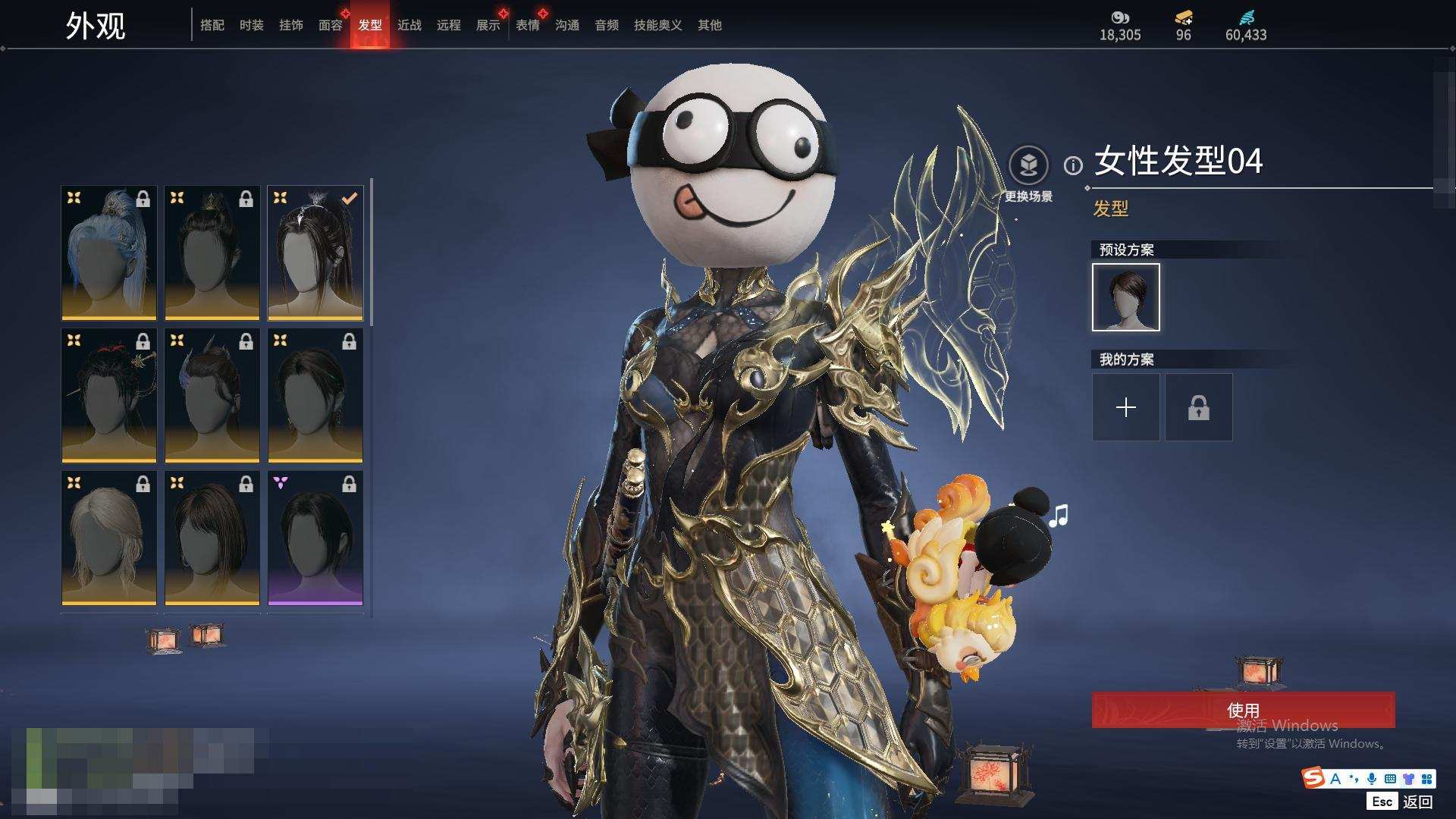Click the red 使用 button
1456x819 pixels.
coord(1243,710)
